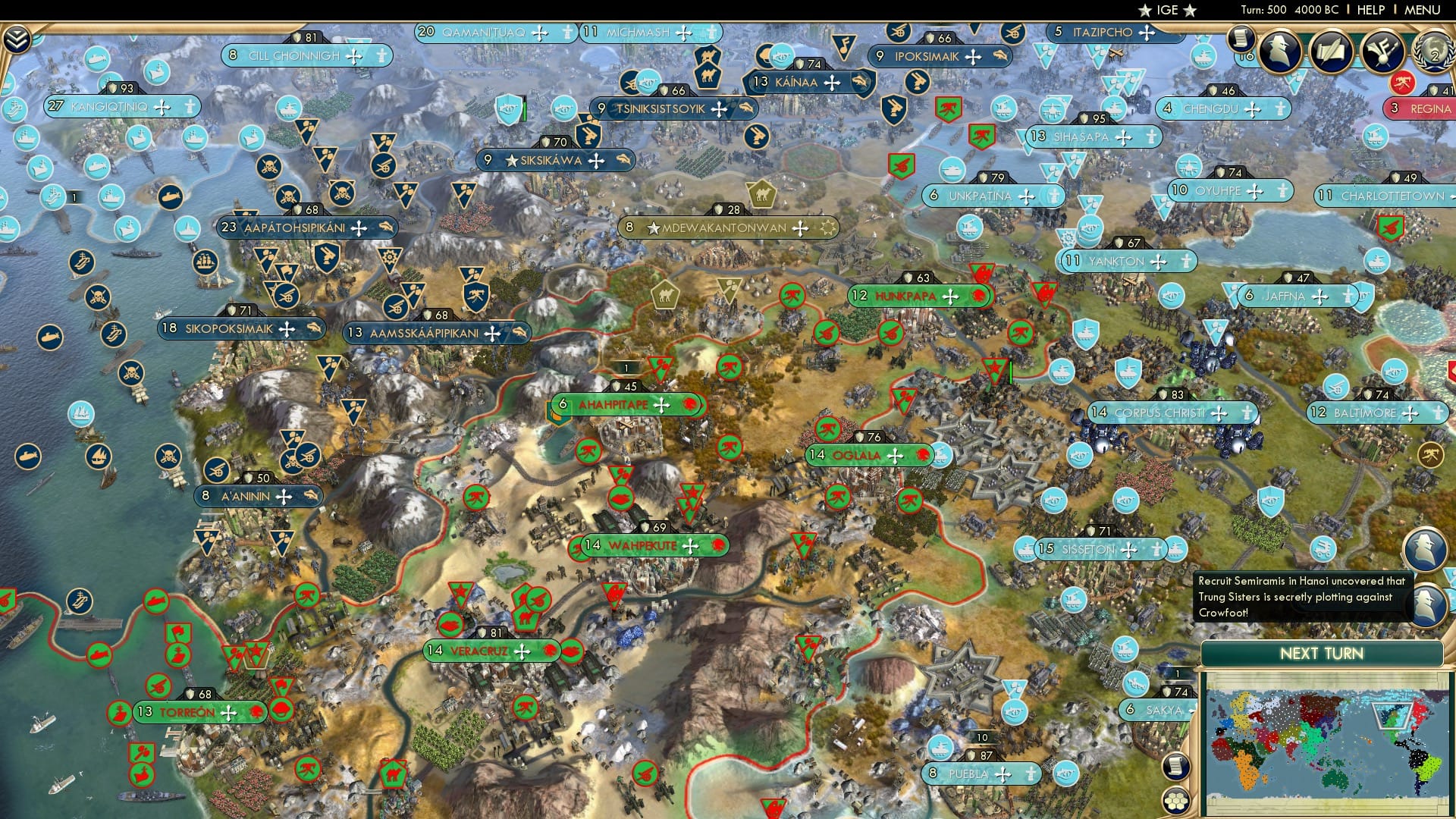Open HELP from the top bar
This screenshot has width=1456, height=819.
[1371, 9]
